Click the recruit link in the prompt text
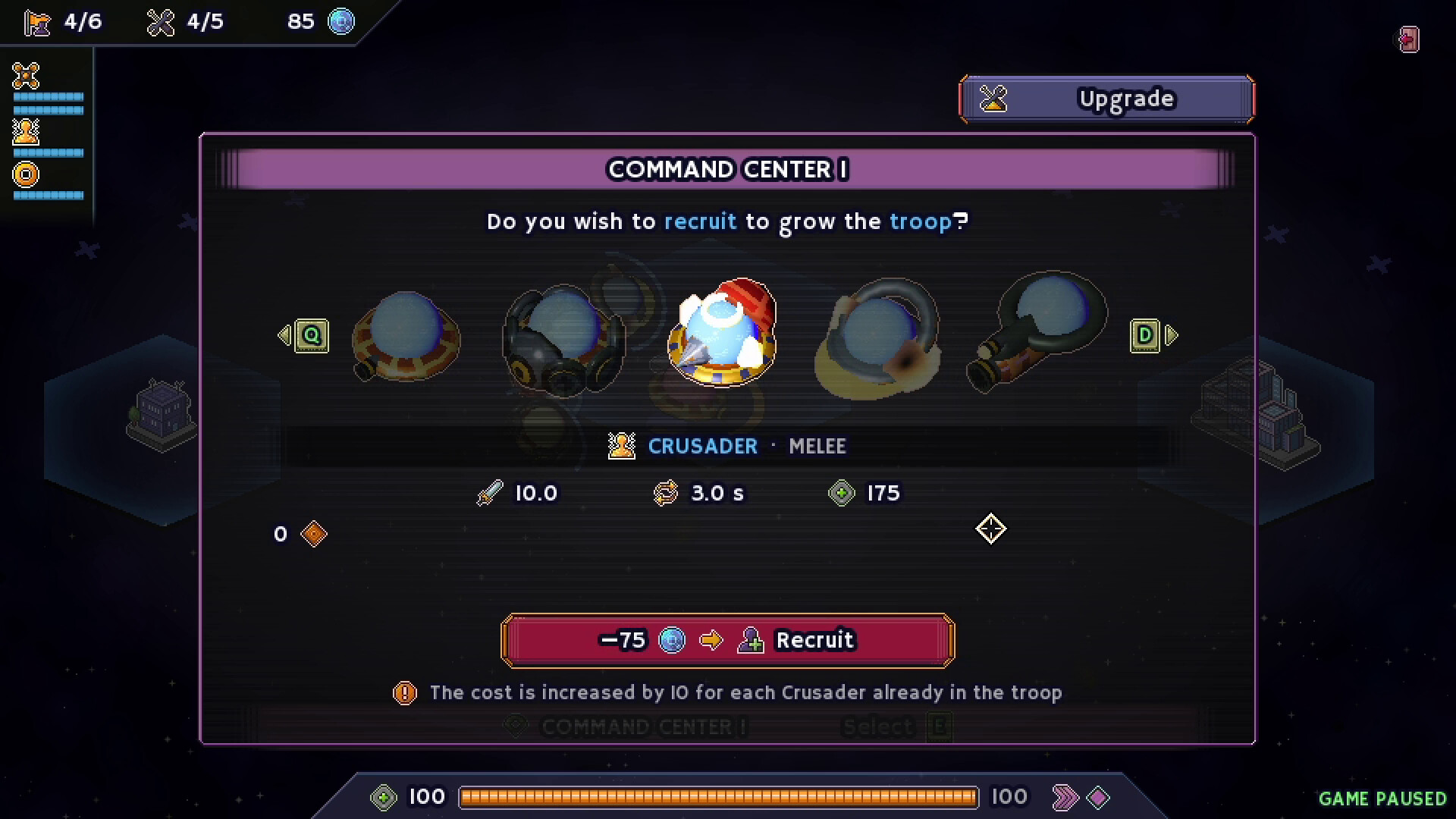 (699, 221)
